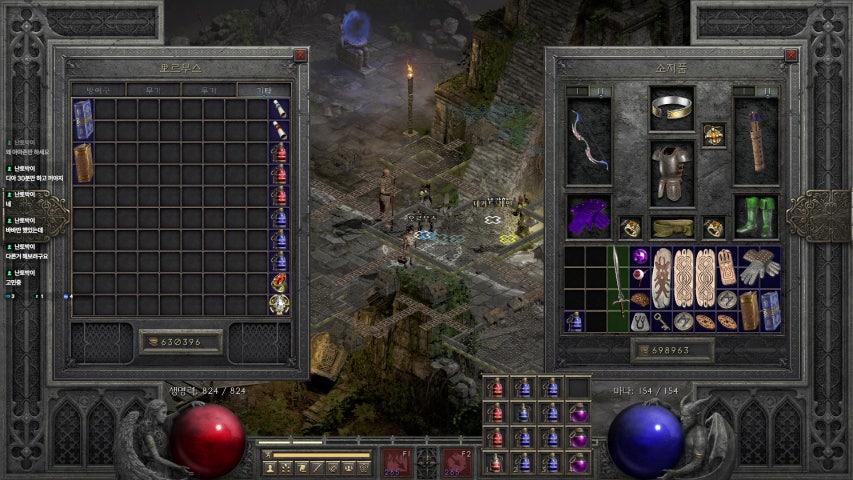Click the inventory gold amount button
Image resolution: width=853 pixels, height=480 pixels.
(672, 350)
